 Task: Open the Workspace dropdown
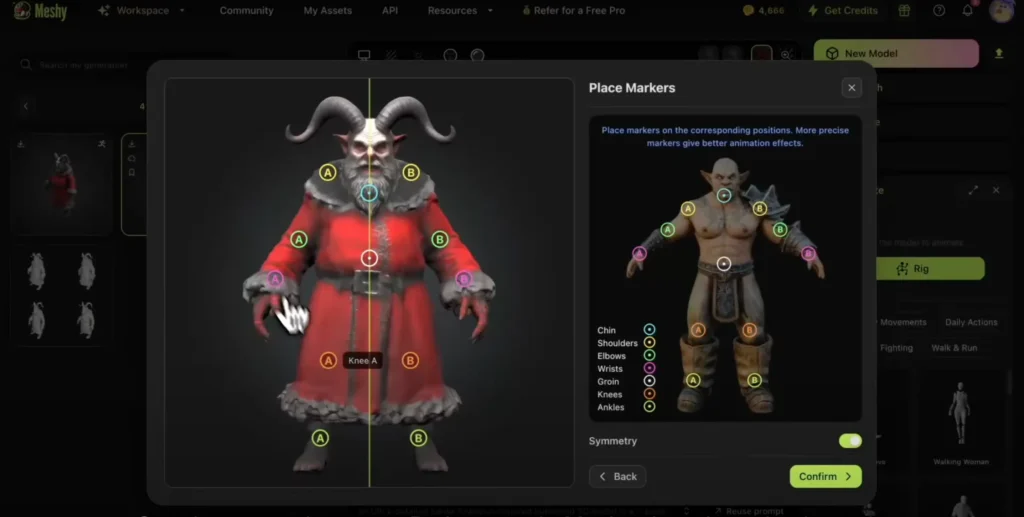pos(142,11)
